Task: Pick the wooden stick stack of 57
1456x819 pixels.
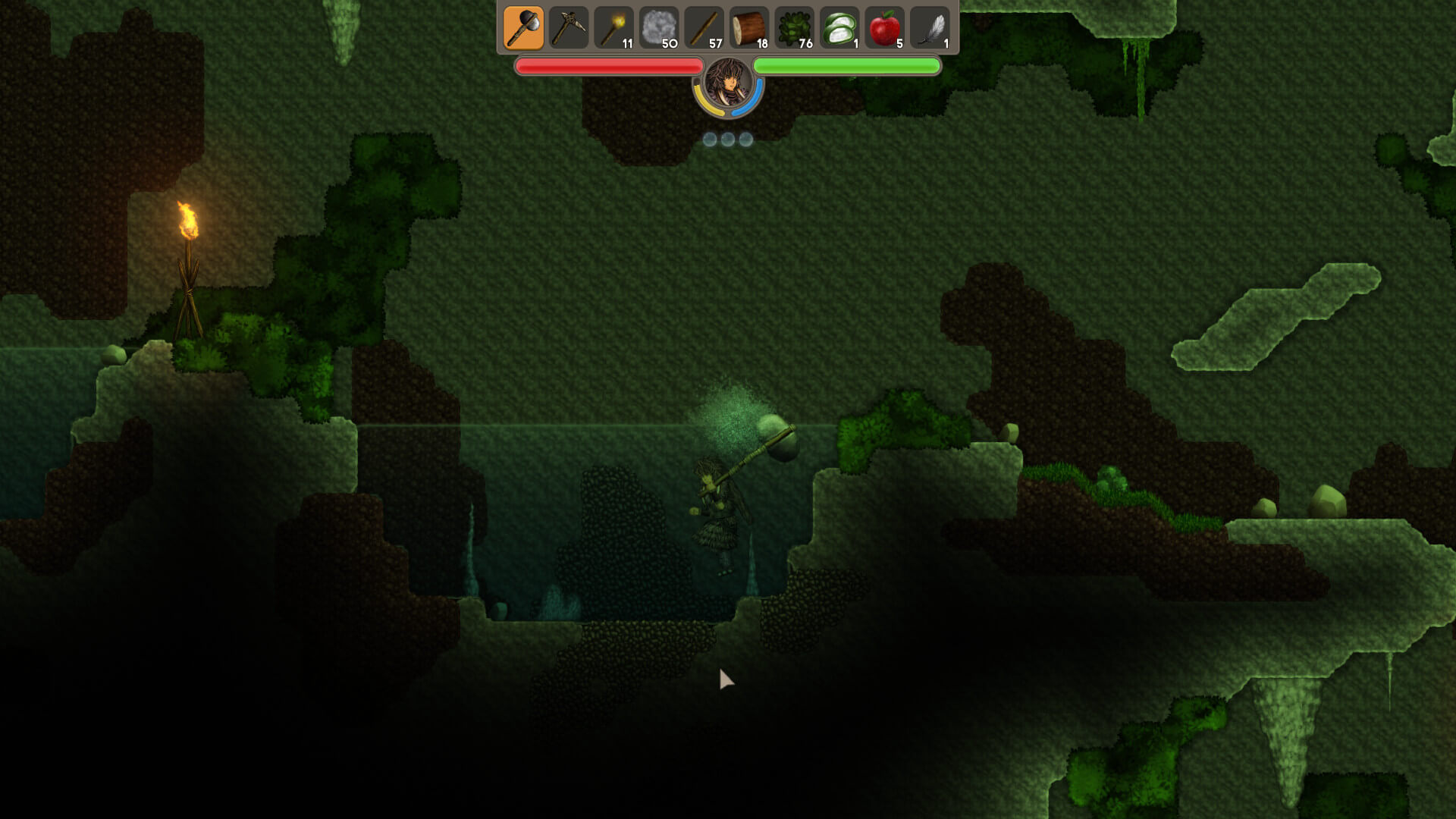Action: coord(704,29)
